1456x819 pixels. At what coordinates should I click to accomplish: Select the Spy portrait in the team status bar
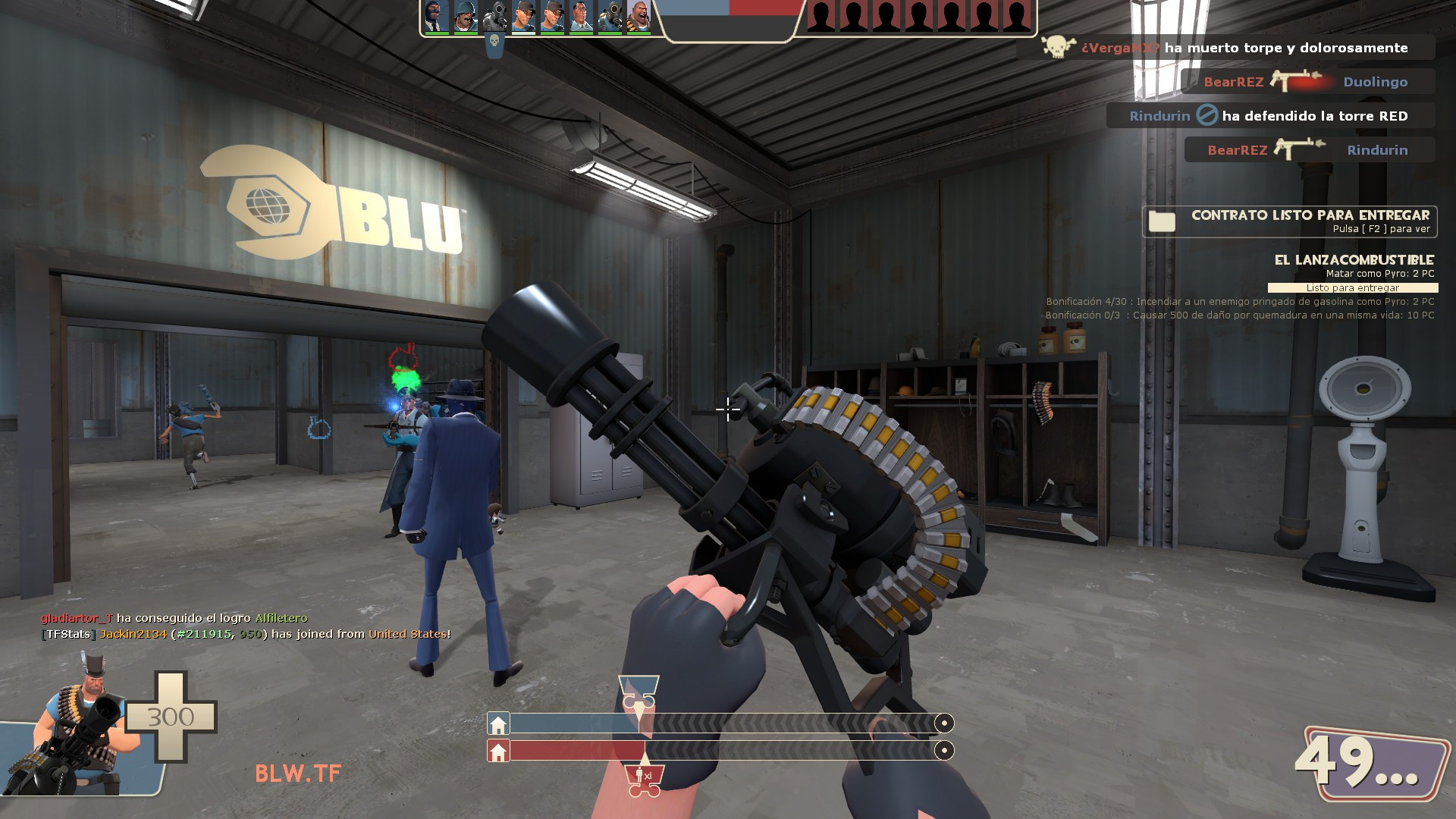coord(436,17)
